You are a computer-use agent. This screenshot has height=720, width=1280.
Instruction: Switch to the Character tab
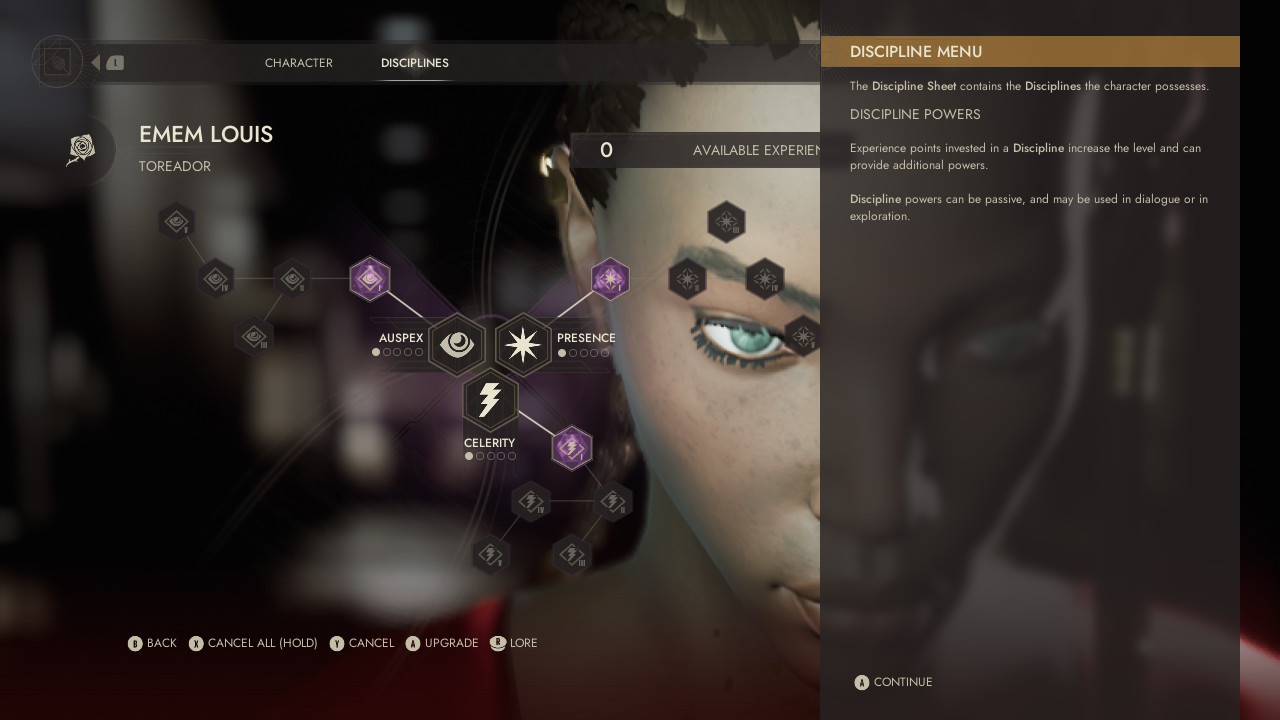tap(298, 63)
